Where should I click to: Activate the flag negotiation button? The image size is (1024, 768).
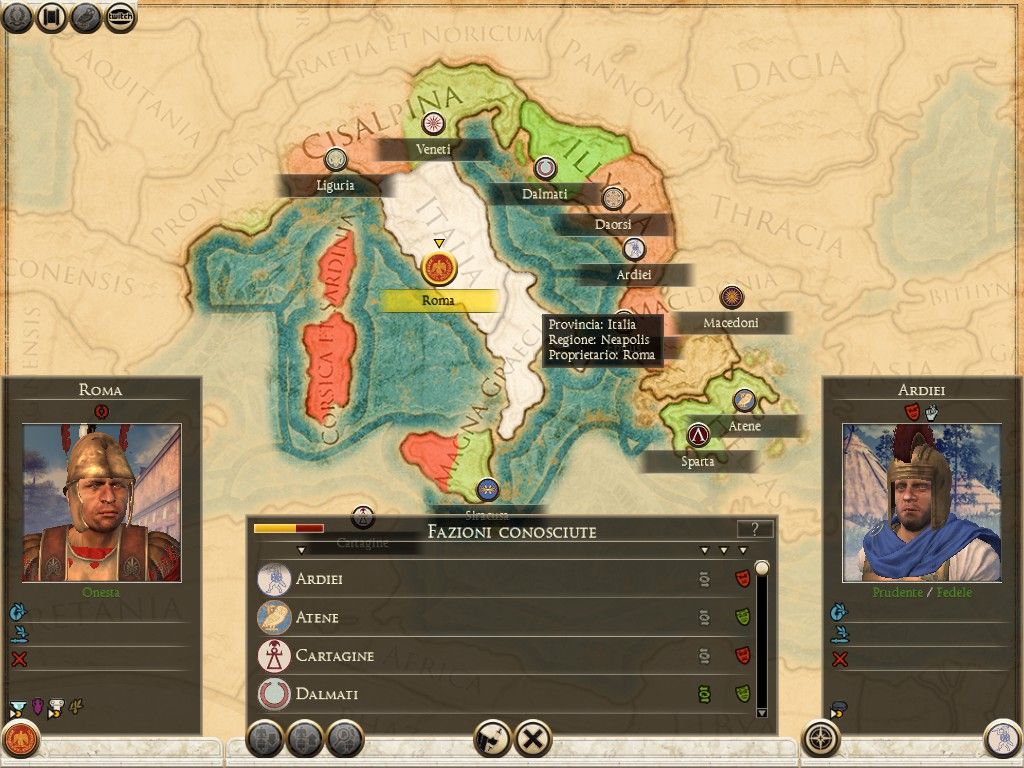pos(493,739)
